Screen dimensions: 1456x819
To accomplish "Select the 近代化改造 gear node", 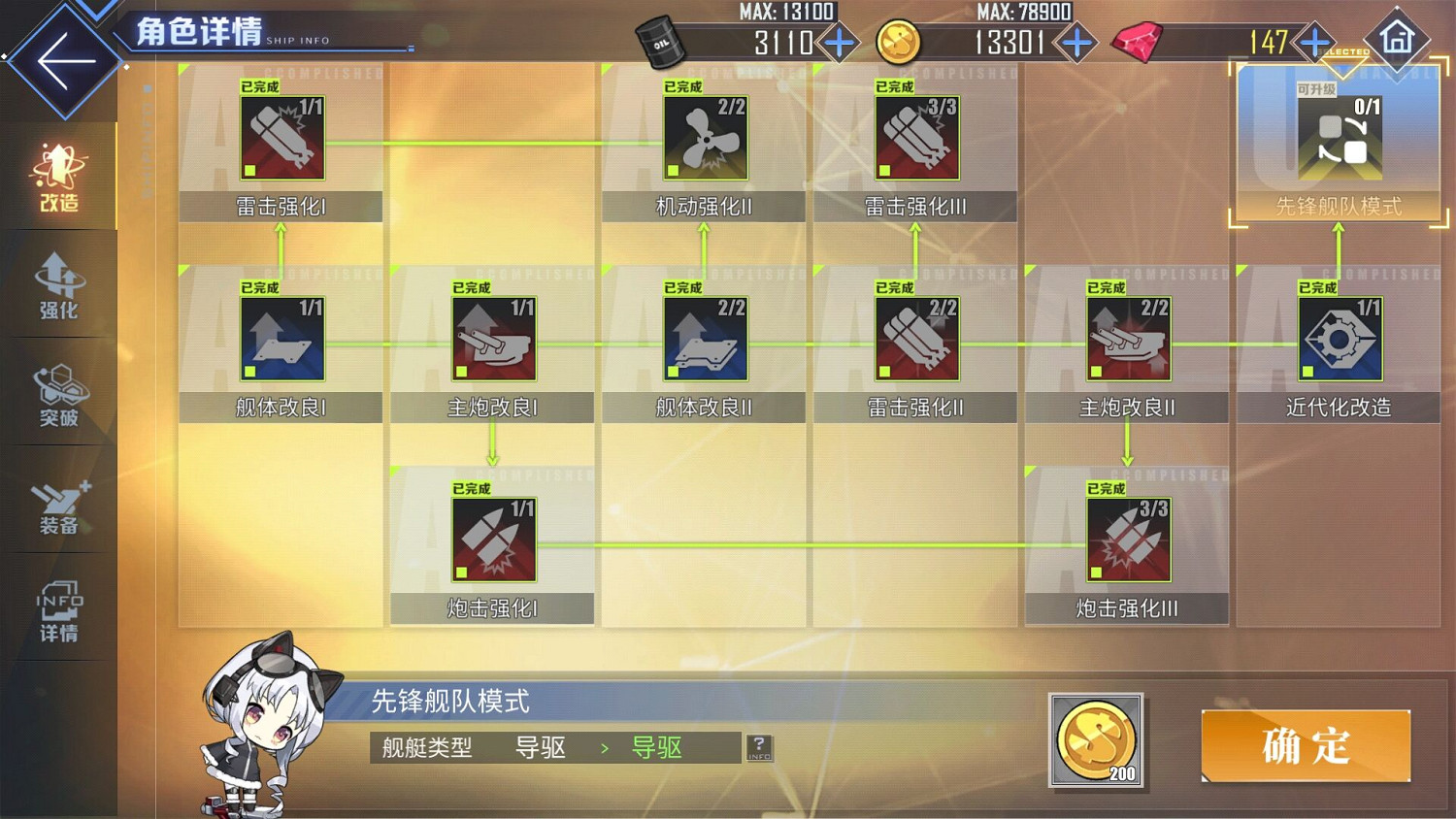I will click(1340, 340).
